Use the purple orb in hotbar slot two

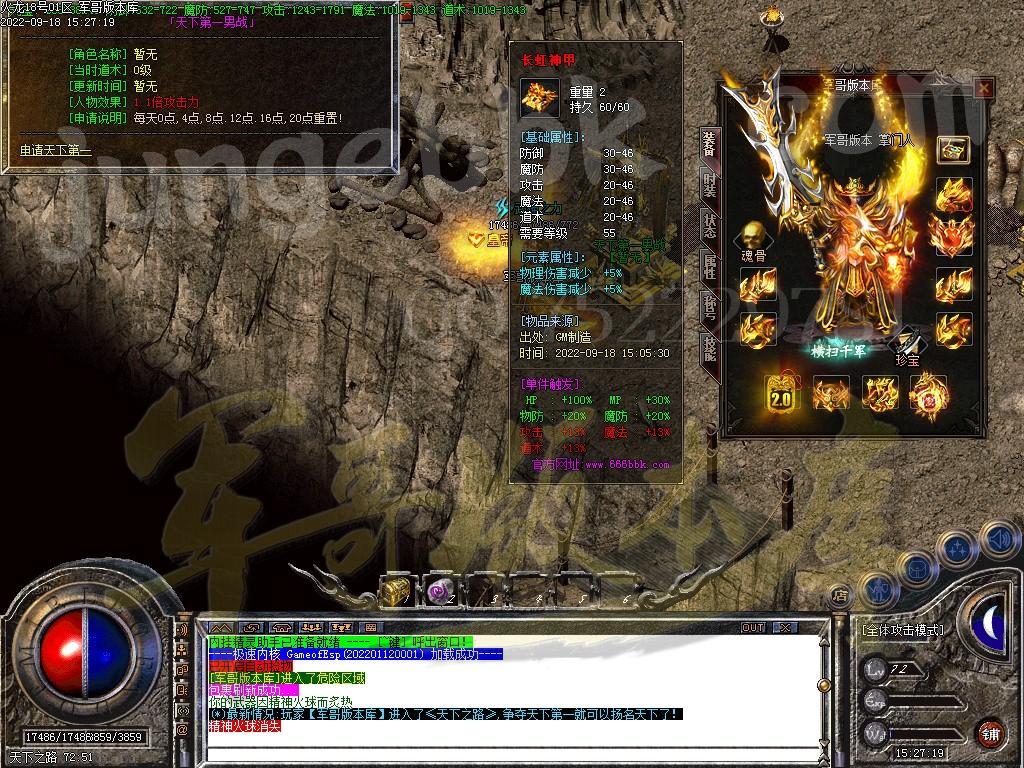click(x=439, y=591)
